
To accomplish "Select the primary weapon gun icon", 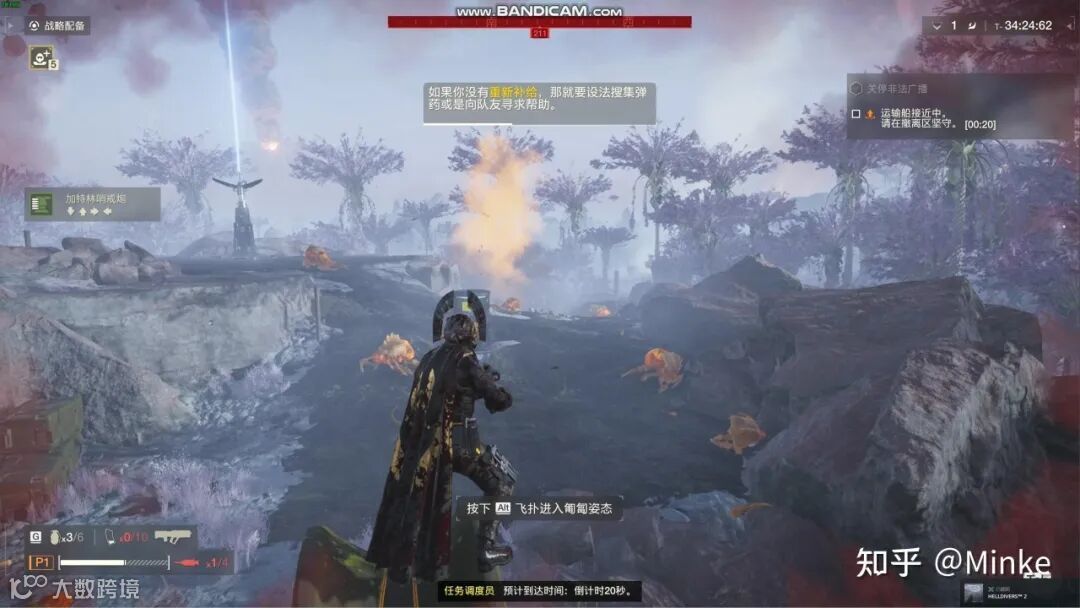I will click(172, 537).
